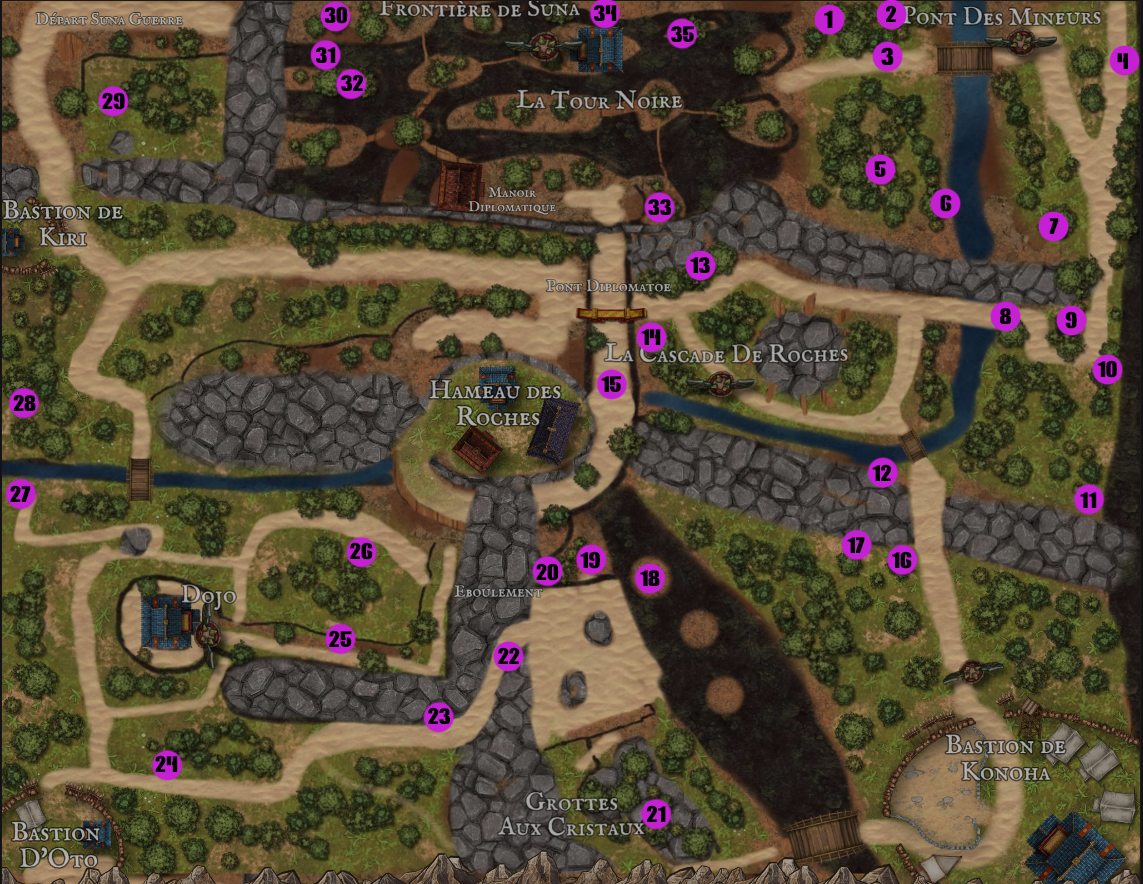Choose marker 33 near Manoir Diplomatique

pos(659,207)
